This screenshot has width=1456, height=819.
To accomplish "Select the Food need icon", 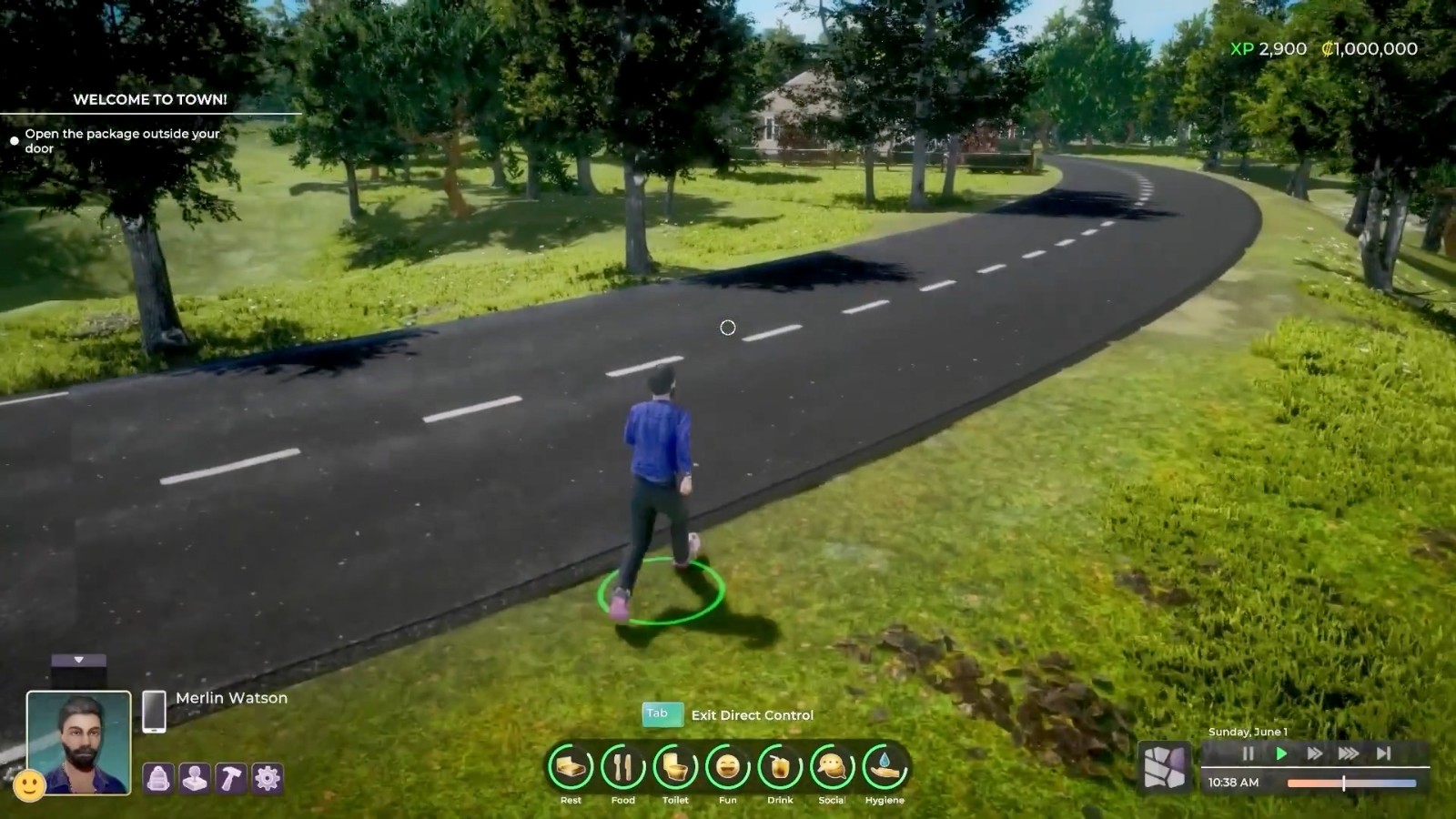I will 623,768.
